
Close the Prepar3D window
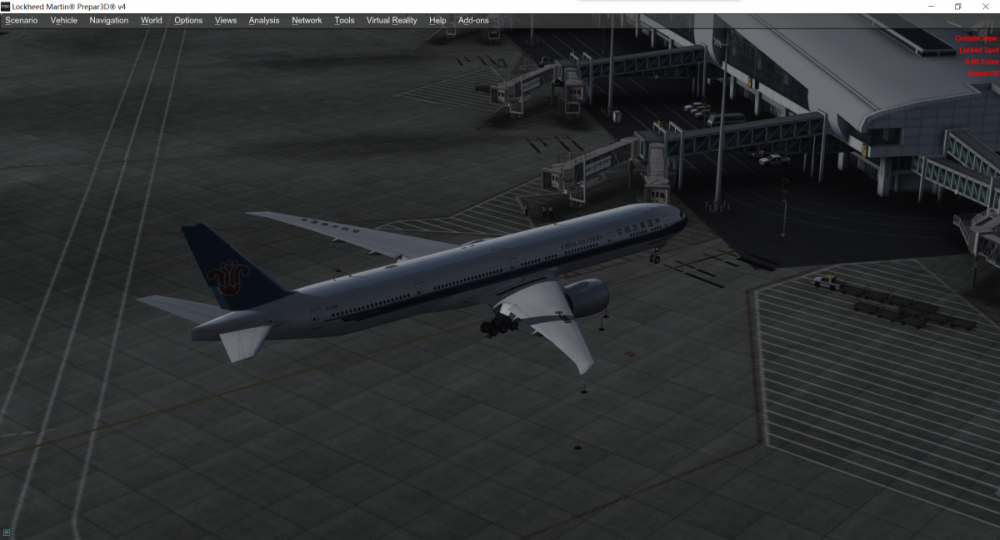point(985,6)
